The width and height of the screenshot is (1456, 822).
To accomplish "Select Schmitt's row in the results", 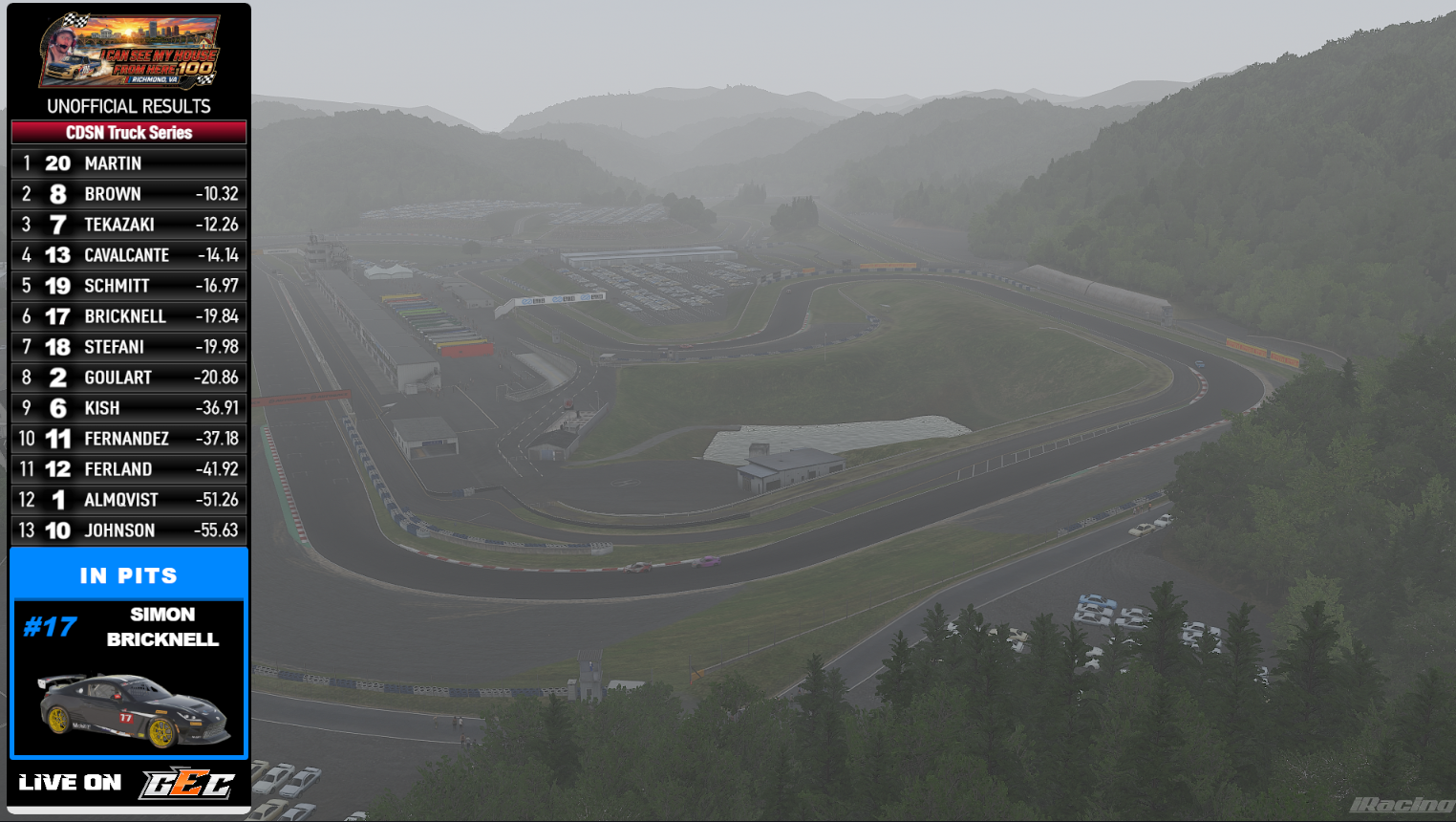I will (x=129, y=286).
